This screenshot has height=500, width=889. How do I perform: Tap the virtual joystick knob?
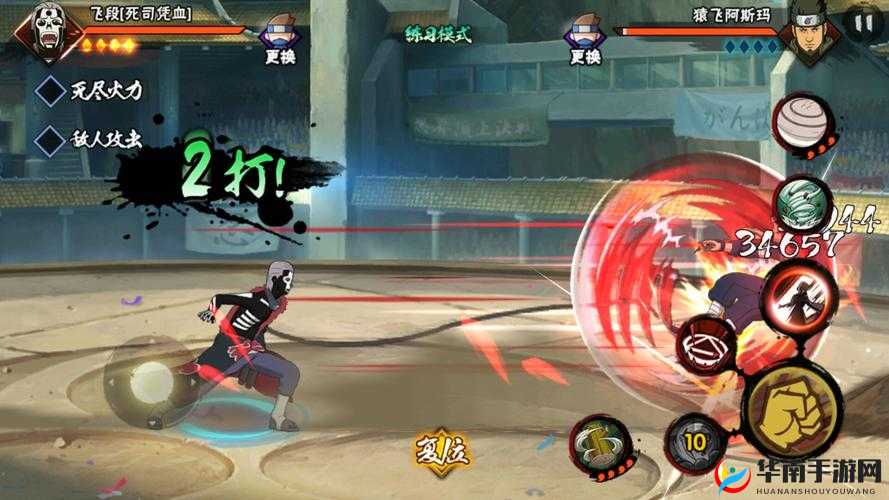pyautogui.click(x=151, y=380)
